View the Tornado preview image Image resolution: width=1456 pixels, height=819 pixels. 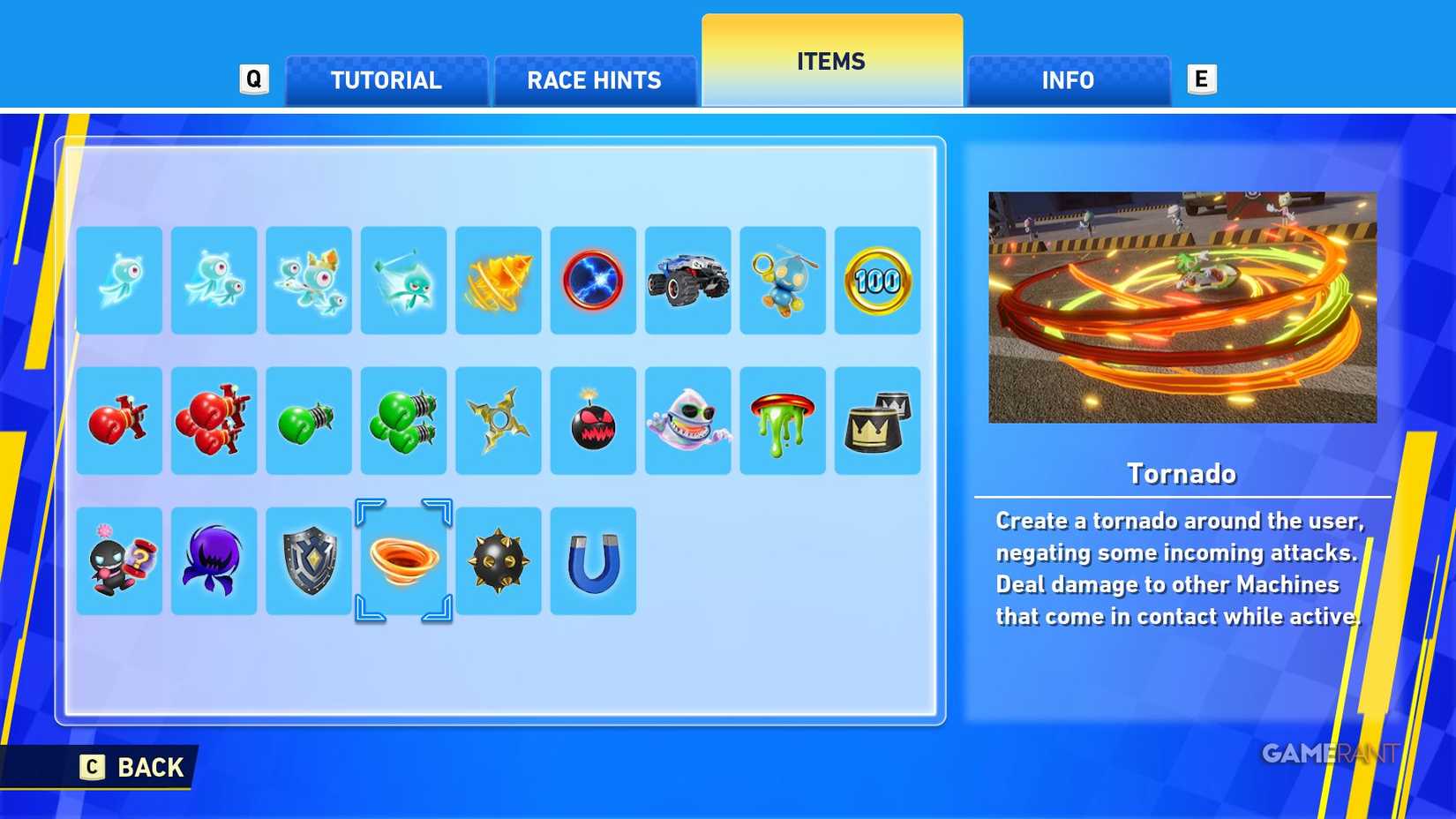point(1182,306)
